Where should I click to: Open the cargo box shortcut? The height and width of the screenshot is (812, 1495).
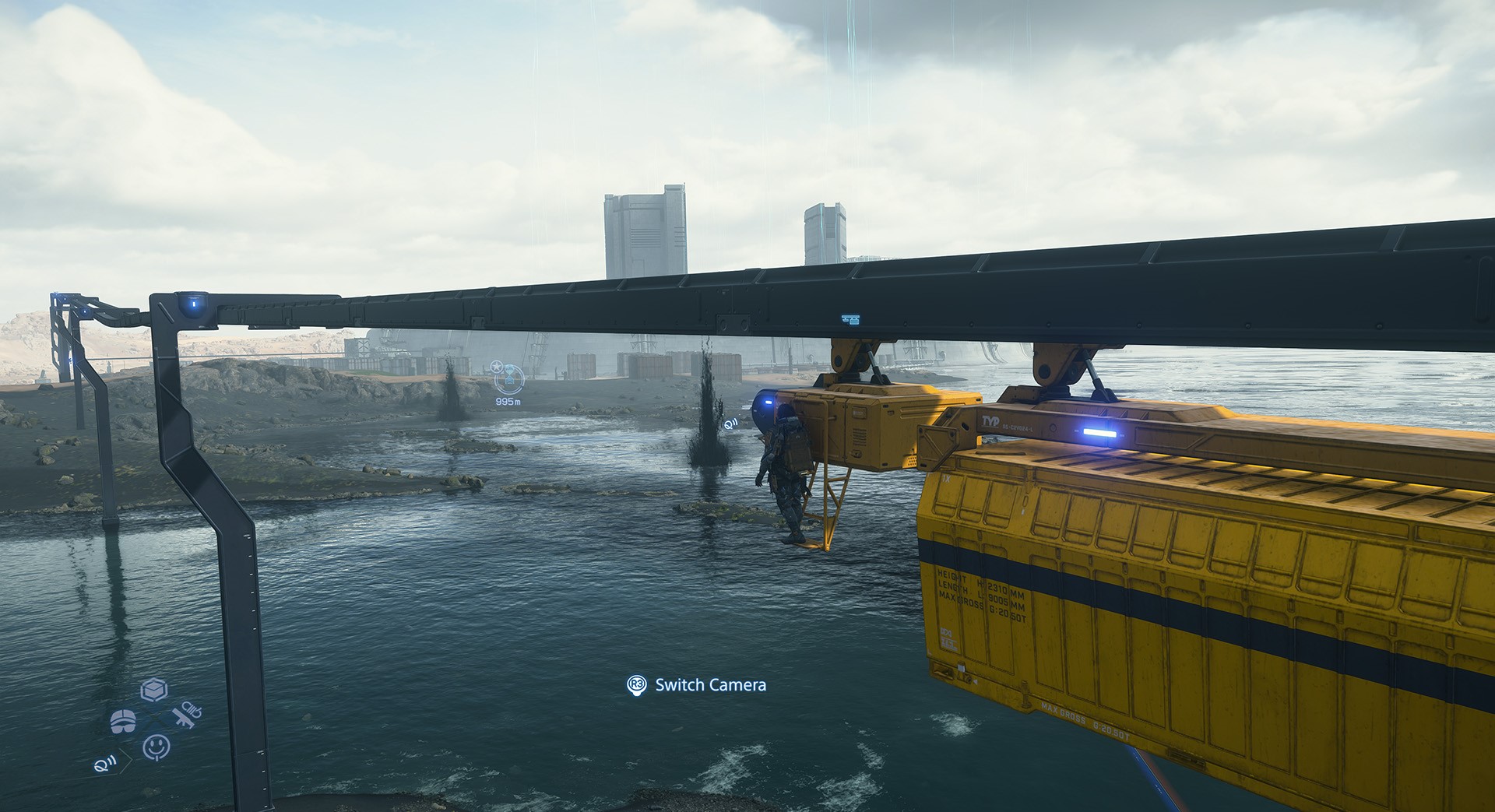click(154, 690)
